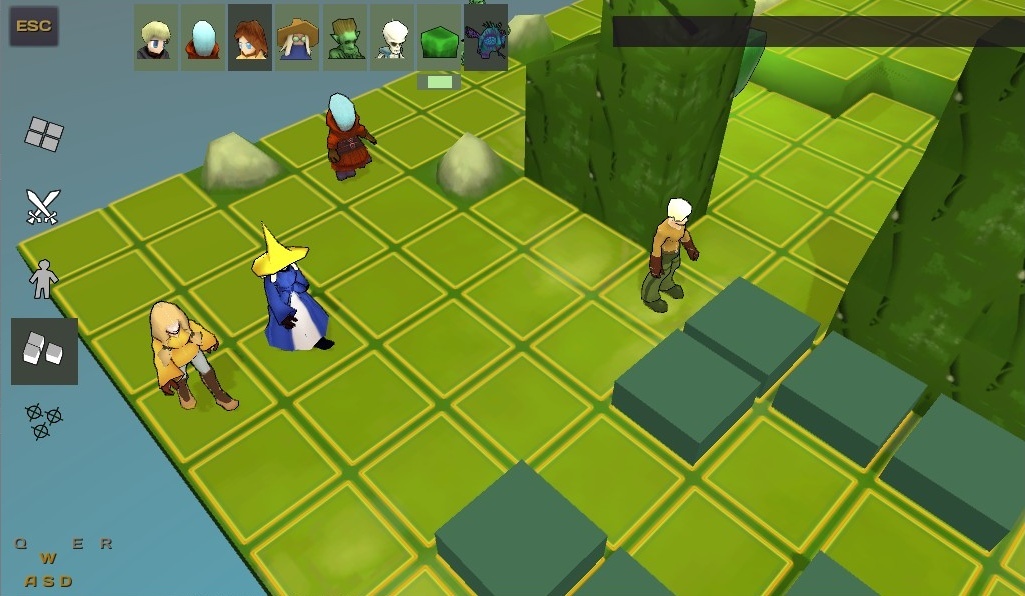The height and width of the screenshot is (596, 1025).
Task: Choose the light-blue egg-head character portrait
Action: [203, 38]
